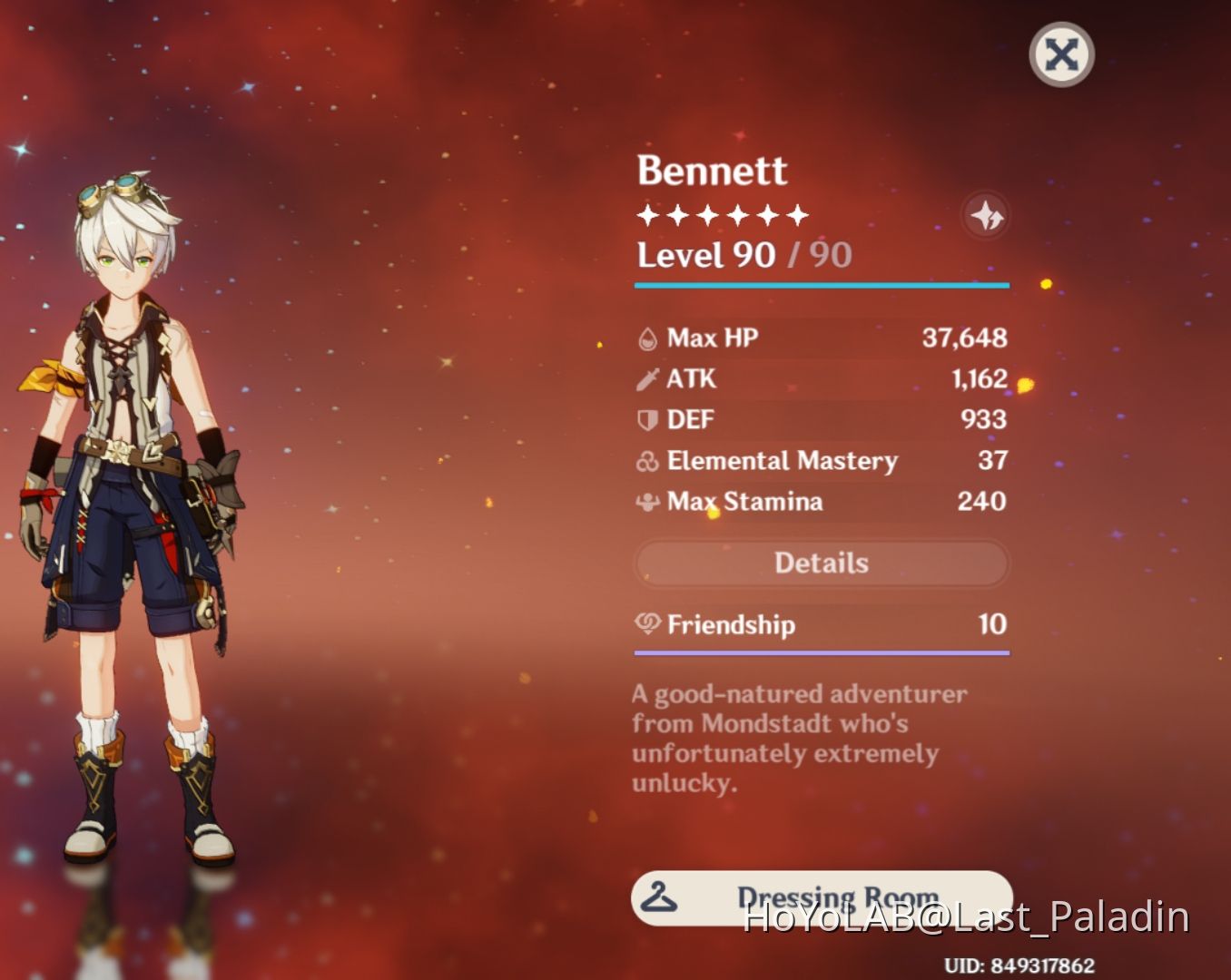Click the Elemental Mastery swirl icon
The height and width of the screenshot is (980, 1231).
pyautogui.click(x=647, y=461)
